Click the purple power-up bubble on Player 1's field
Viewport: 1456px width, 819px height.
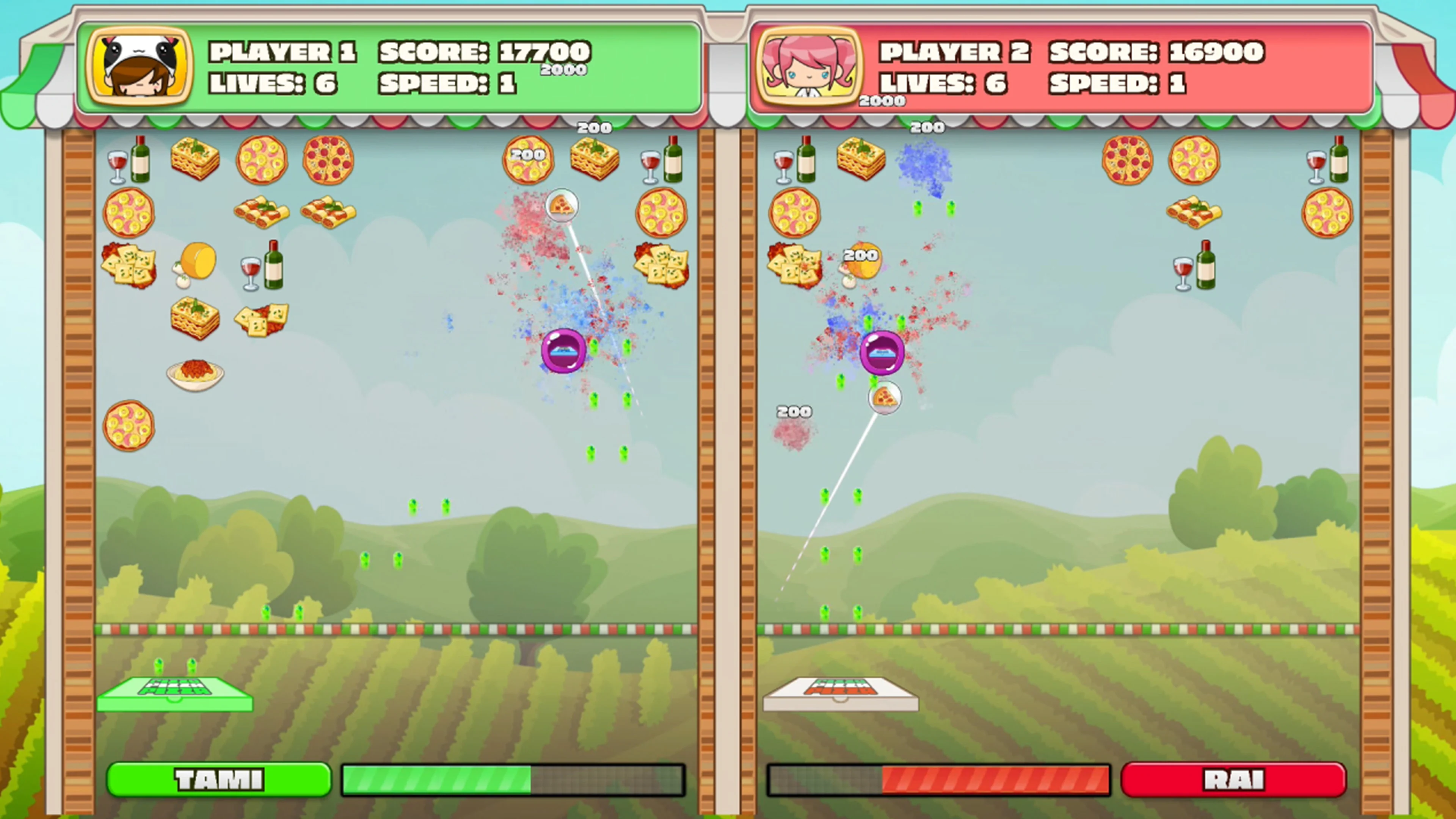563,351
